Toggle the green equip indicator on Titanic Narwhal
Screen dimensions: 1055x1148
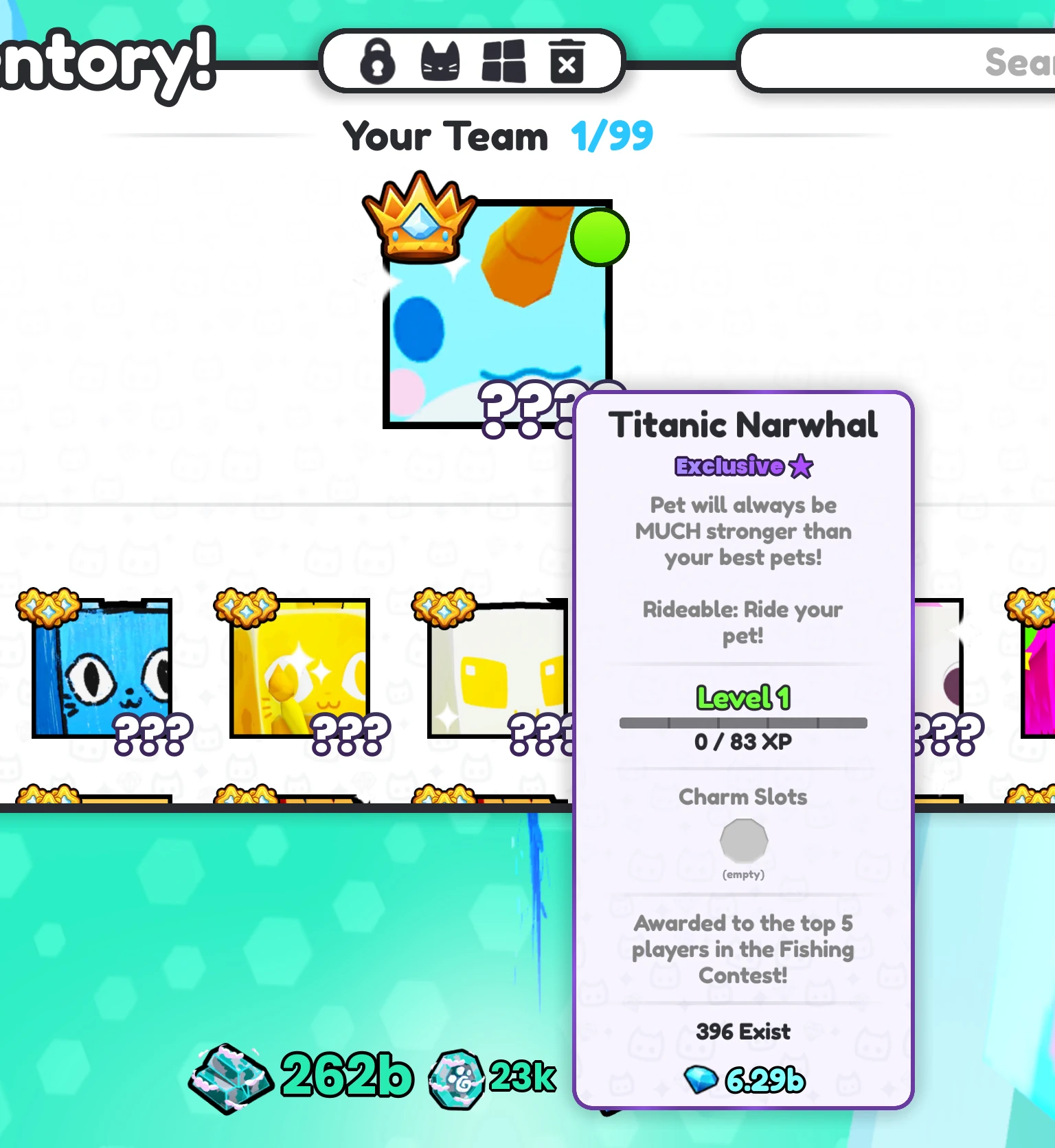tap(600, 237)
